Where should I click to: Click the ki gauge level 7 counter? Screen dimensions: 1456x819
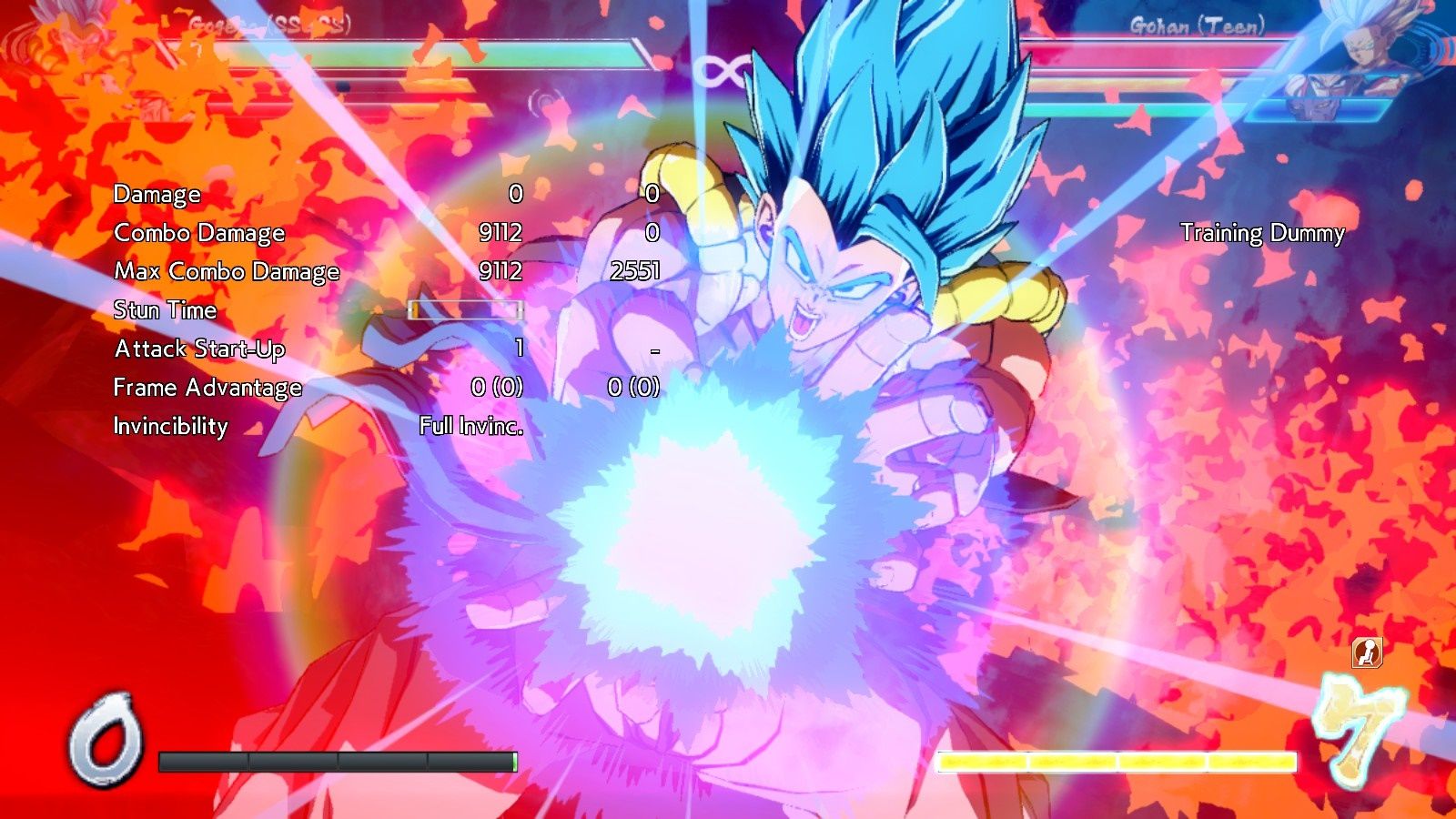click(x=1360, y=728)
